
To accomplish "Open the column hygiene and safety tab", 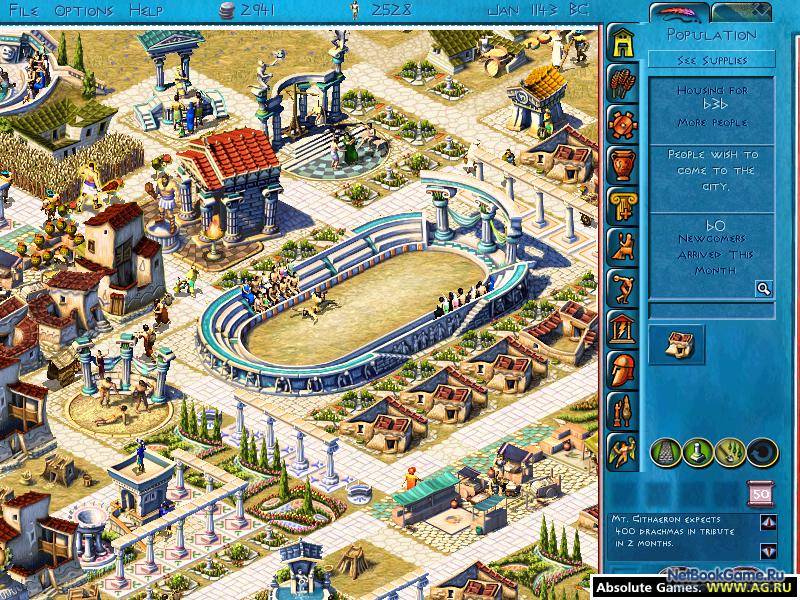I will click(623, 204).
